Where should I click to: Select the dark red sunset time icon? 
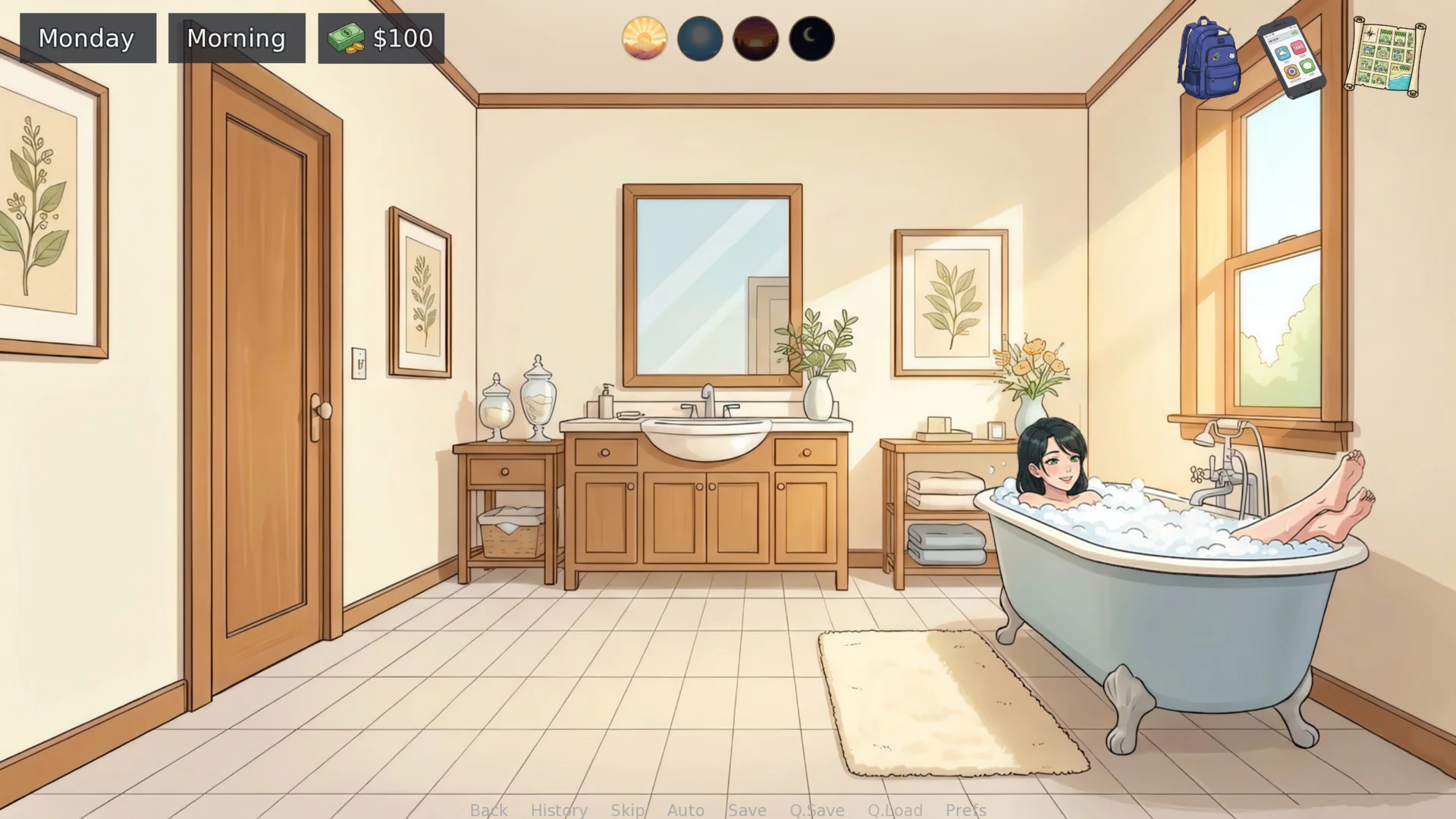755,39
